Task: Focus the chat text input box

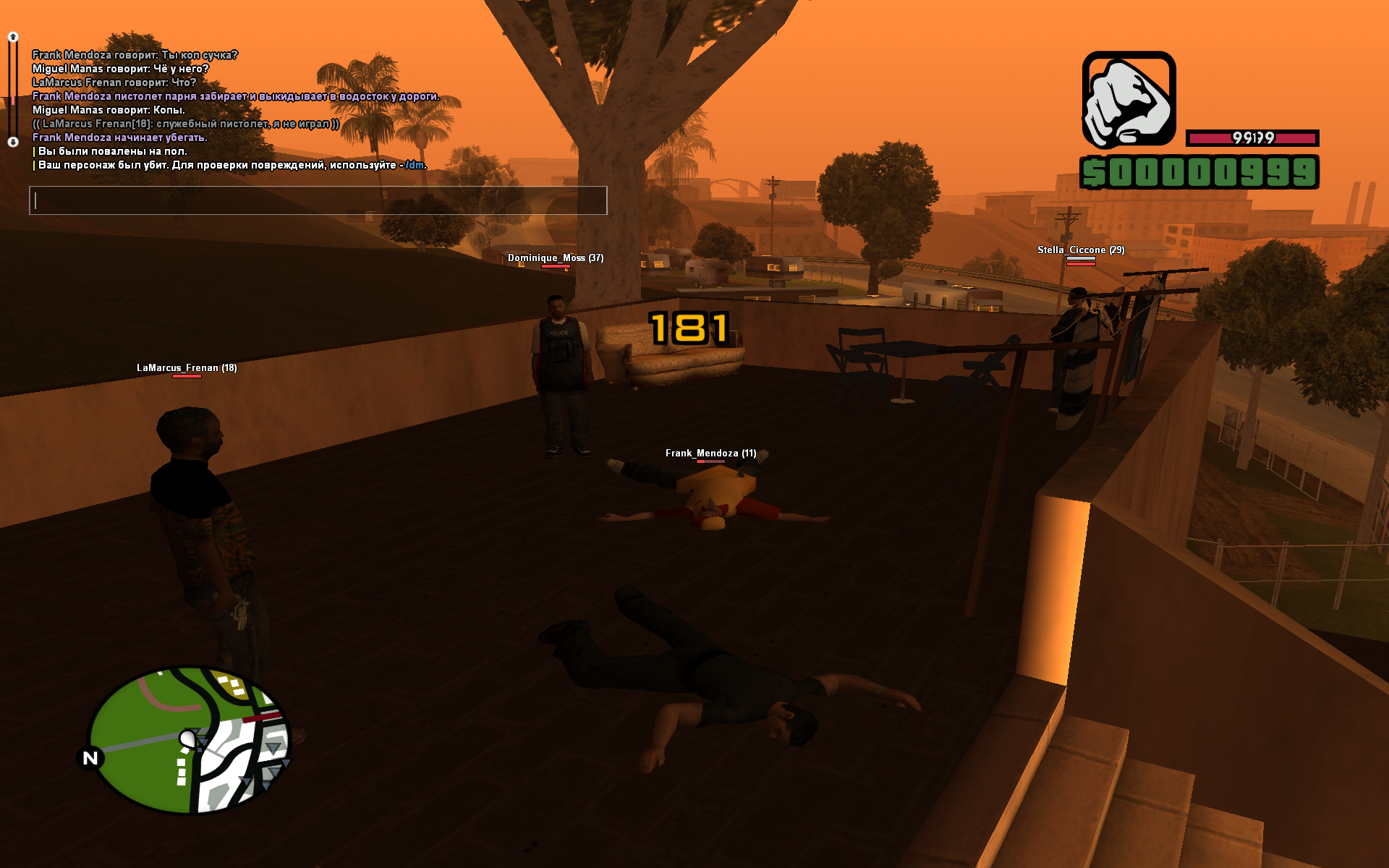Action: coord(318,200)
